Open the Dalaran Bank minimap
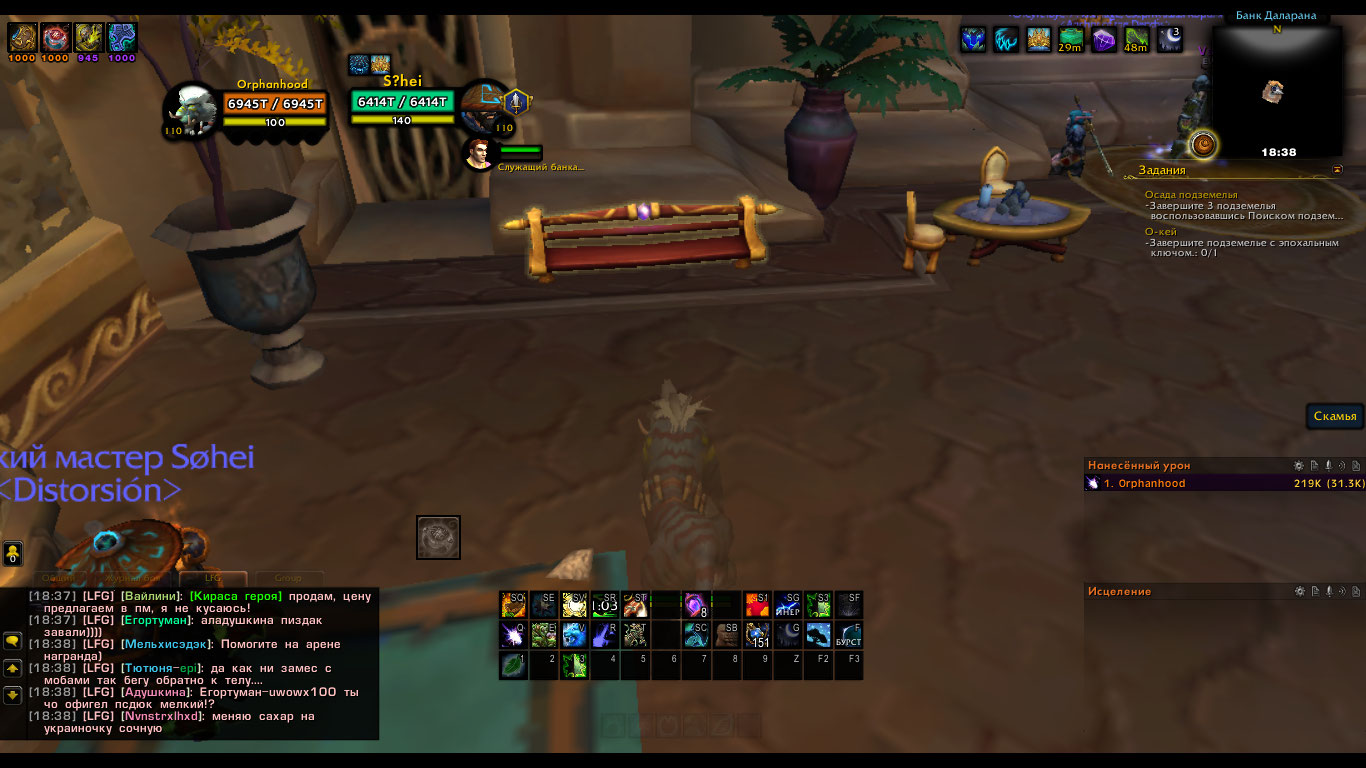 coord(1277,90)
